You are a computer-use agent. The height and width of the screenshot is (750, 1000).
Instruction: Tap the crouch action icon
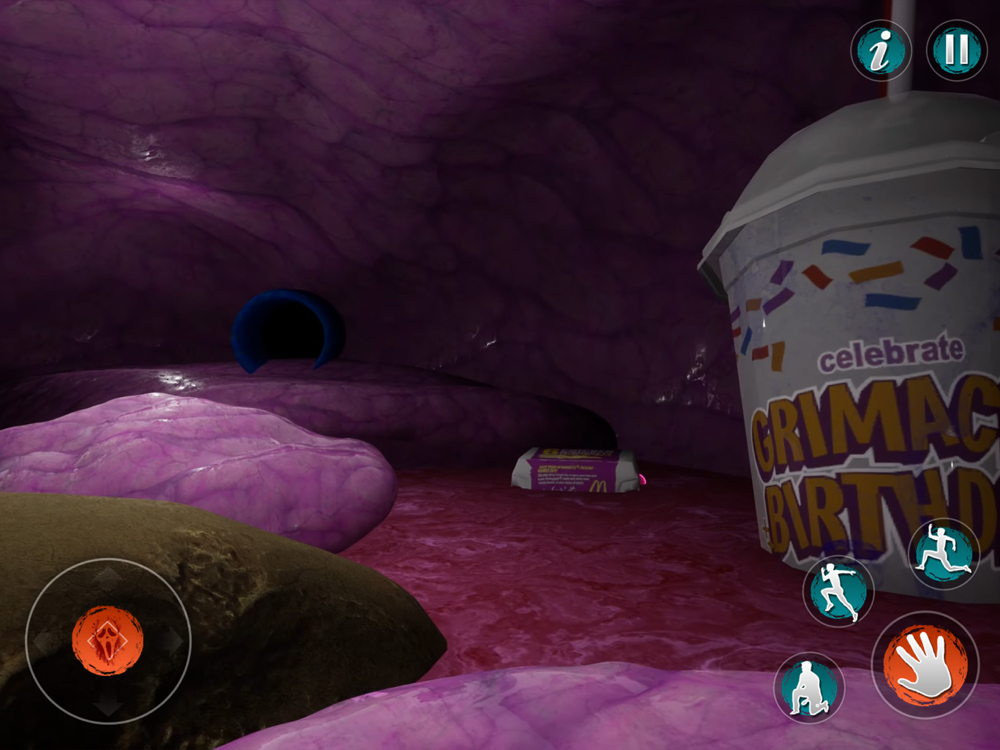[809, 687]
